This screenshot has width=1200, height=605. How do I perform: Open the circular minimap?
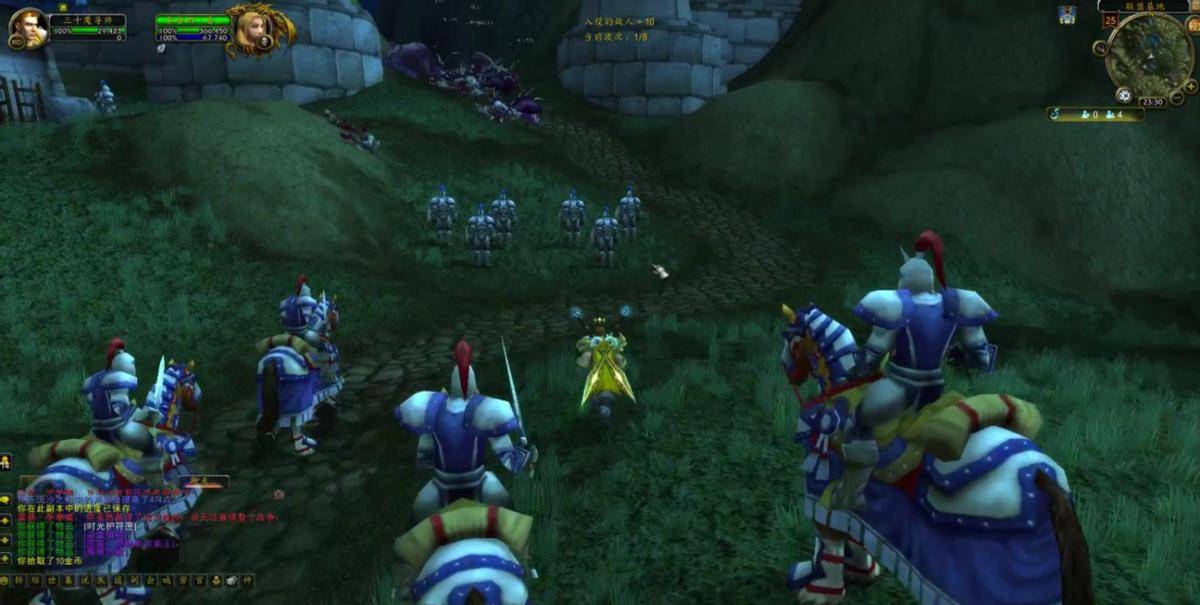1150,56
